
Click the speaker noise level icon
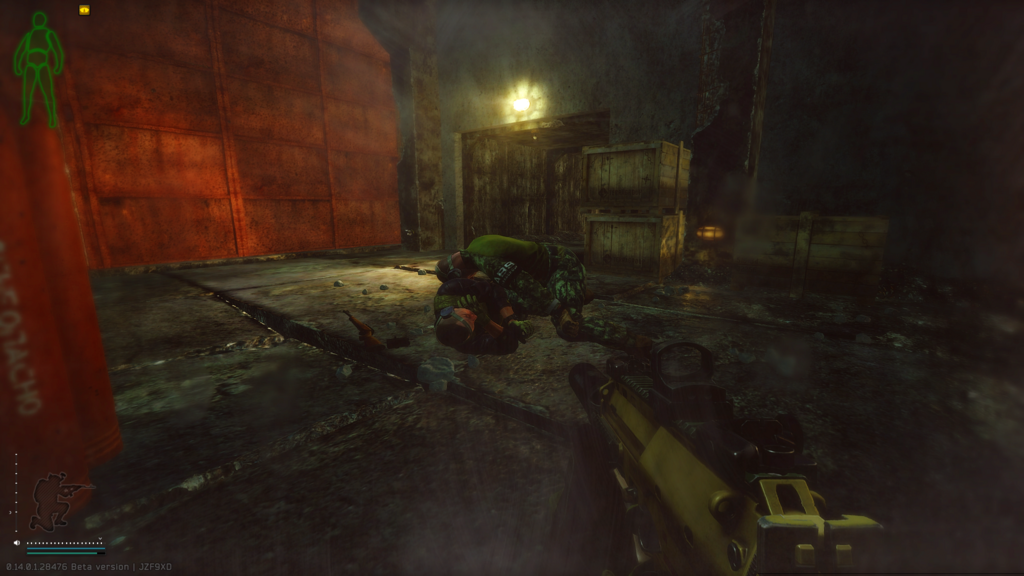[18, 543]
